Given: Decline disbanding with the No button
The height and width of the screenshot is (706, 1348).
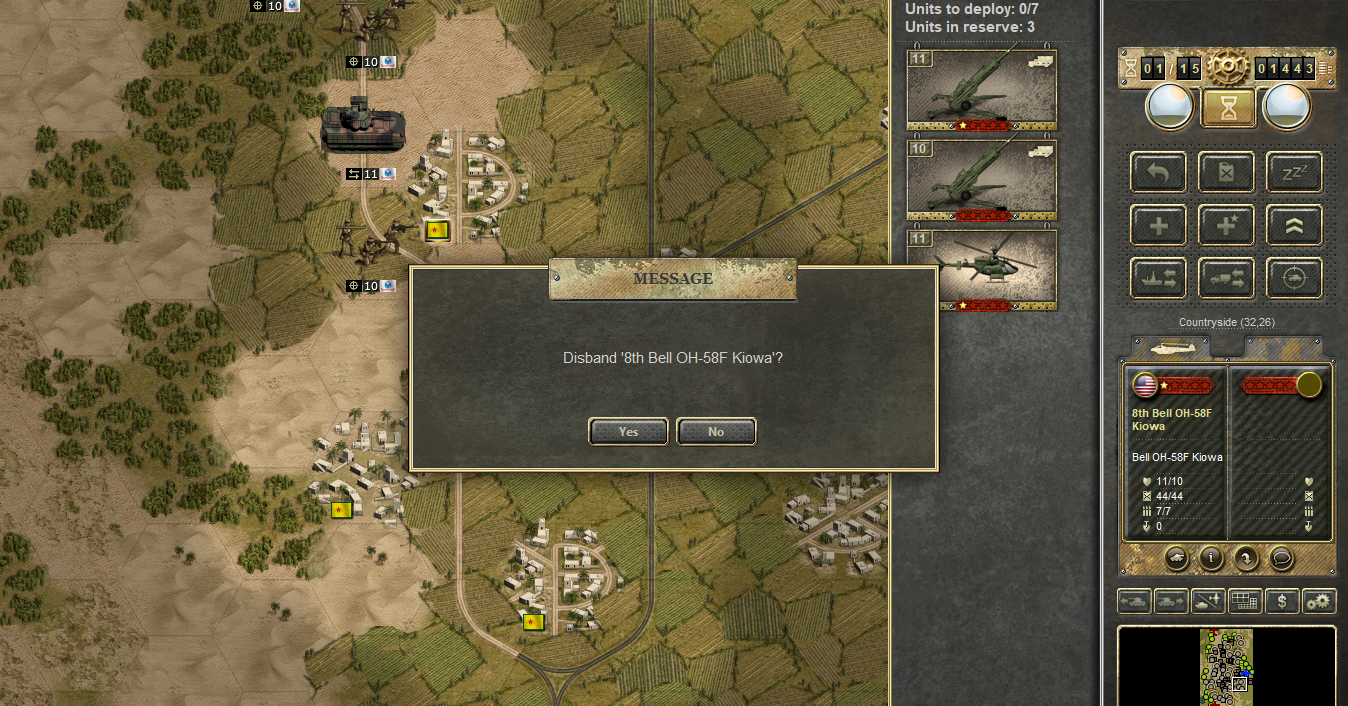Looking at the screenshot, I should [x=716, y=431].
